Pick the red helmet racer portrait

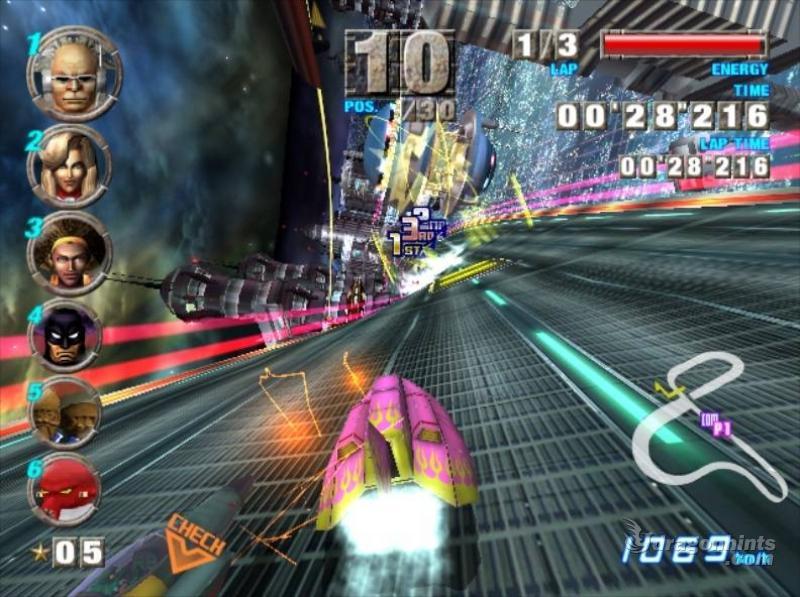pyautogui.click(x=64, y=487)
